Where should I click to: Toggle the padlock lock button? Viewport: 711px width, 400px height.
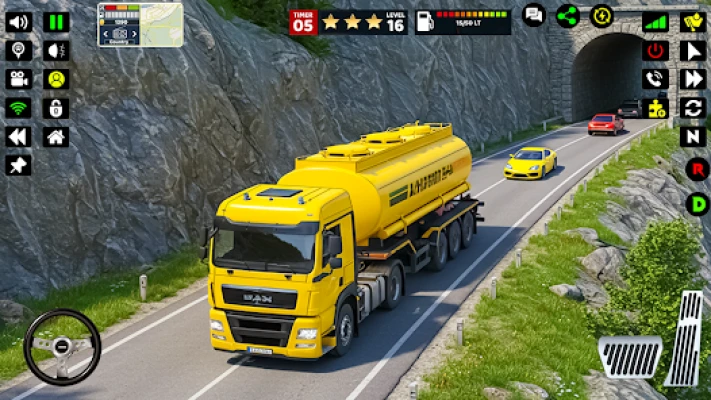(57, 108)
